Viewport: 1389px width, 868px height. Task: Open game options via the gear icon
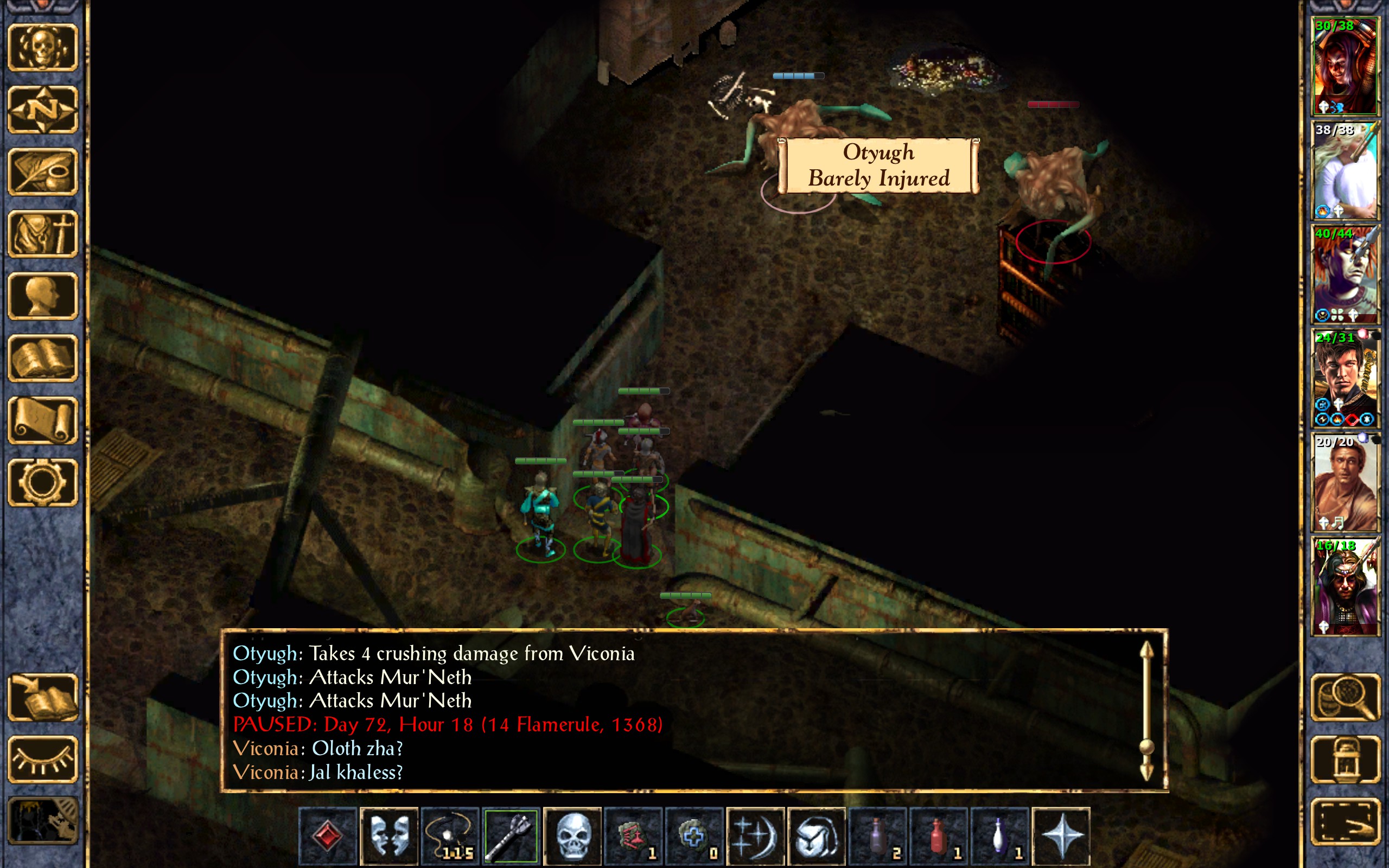point(42,482)
